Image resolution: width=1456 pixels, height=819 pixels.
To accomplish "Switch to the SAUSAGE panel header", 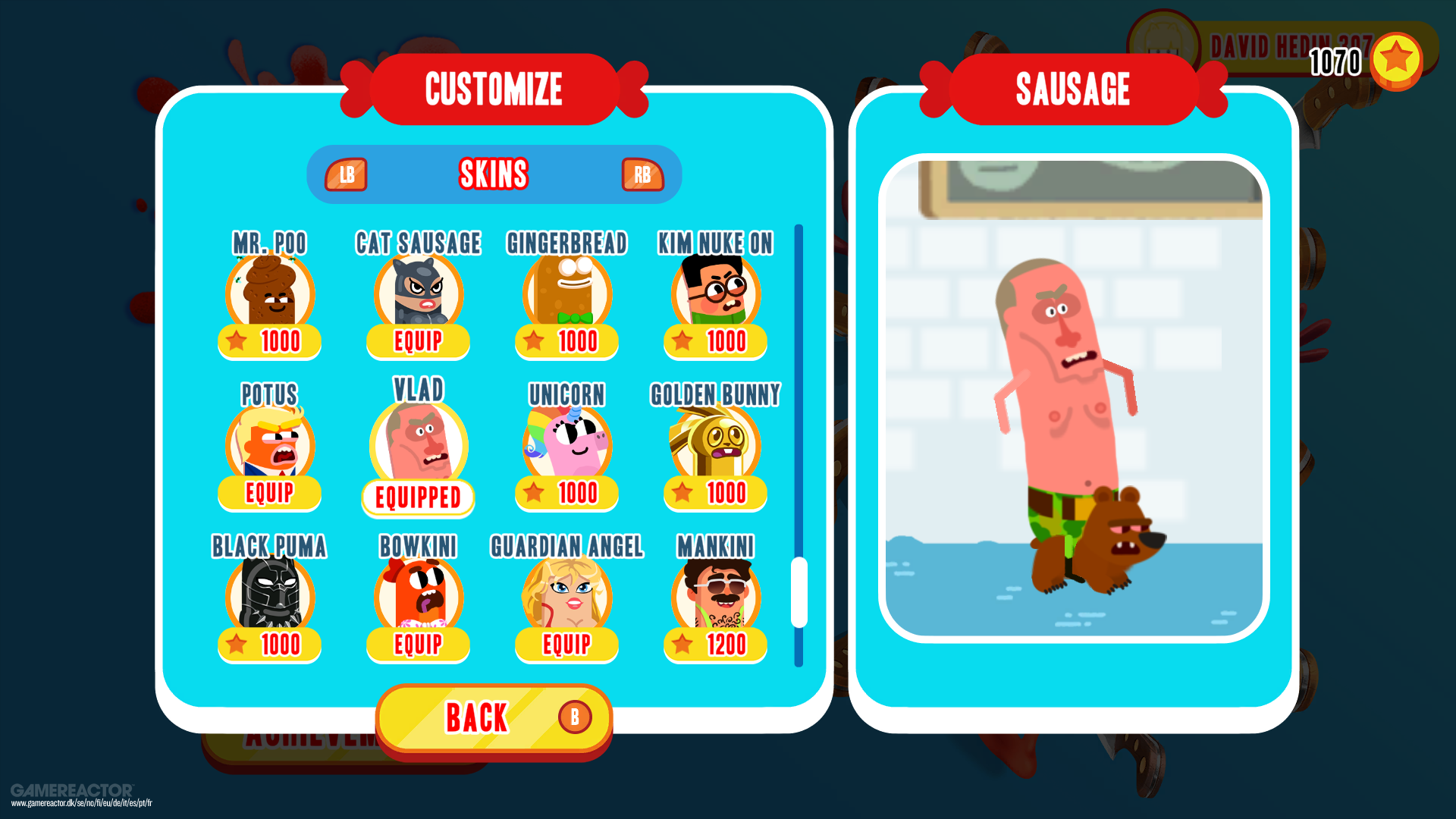I will (x=1074, y=88).
